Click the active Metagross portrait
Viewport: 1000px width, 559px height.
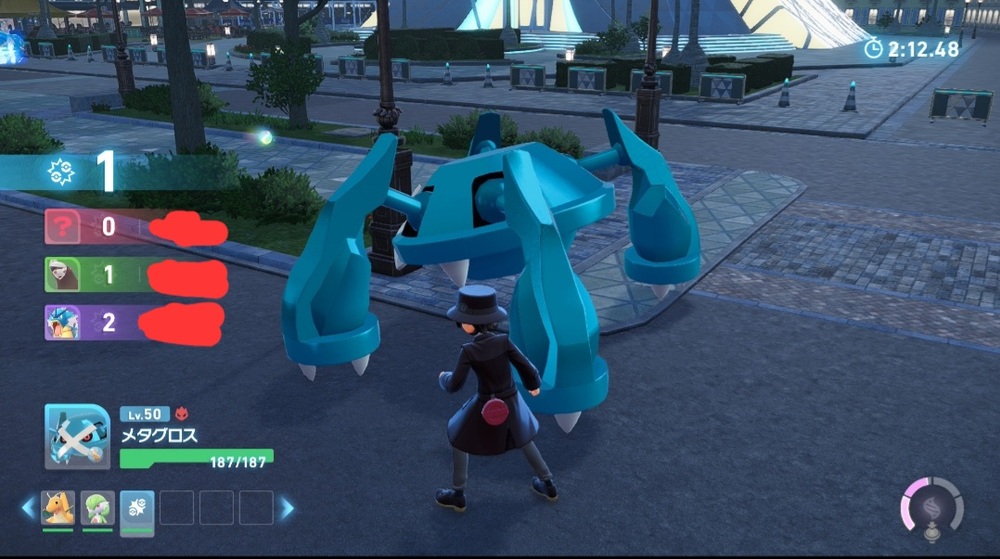[x=77, y=437]
